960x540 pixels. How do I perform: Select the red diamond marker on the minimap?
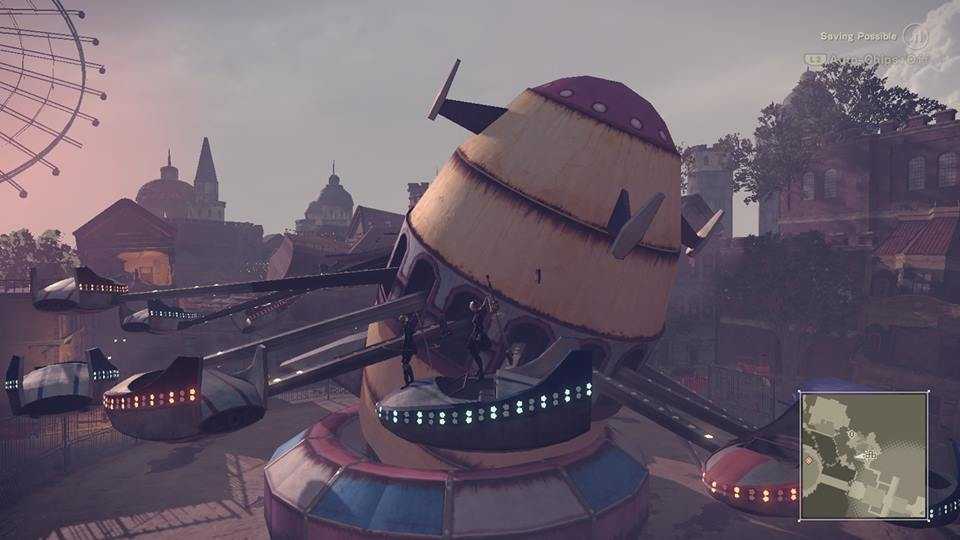click(x=808, y=461)
